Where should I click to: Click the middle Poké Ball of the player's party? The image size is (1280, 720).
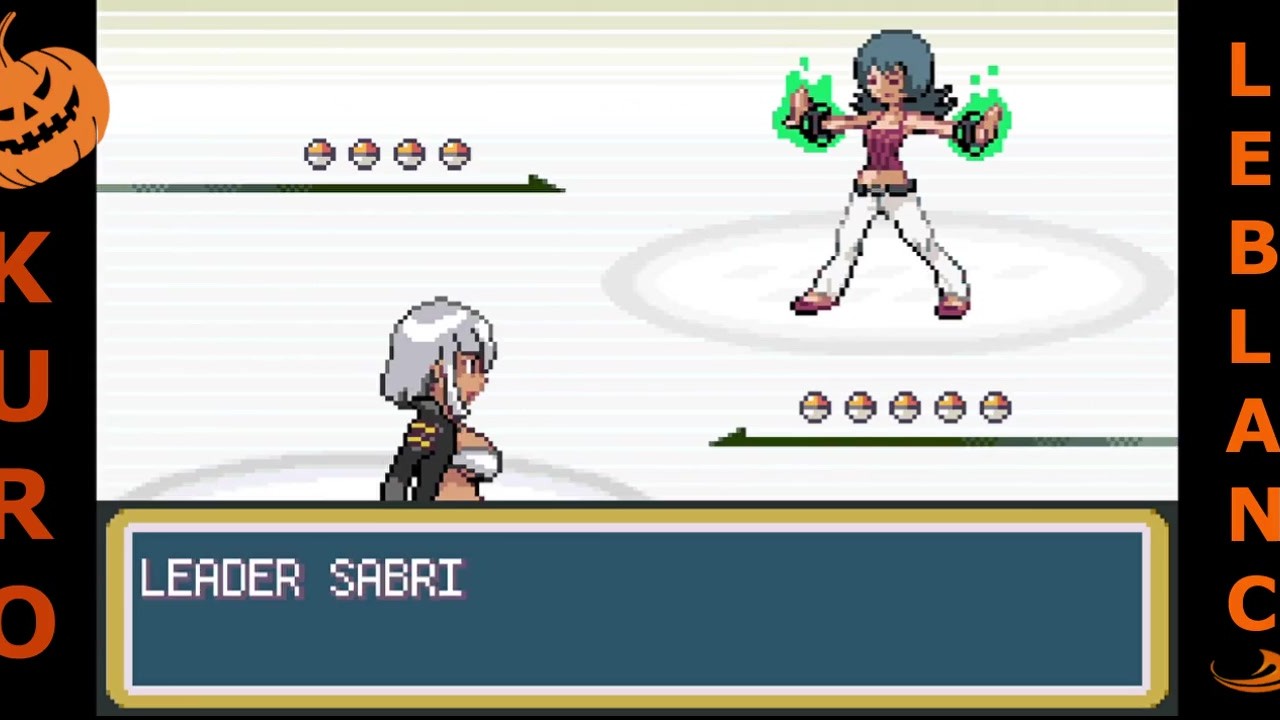(x=906, y=406)
